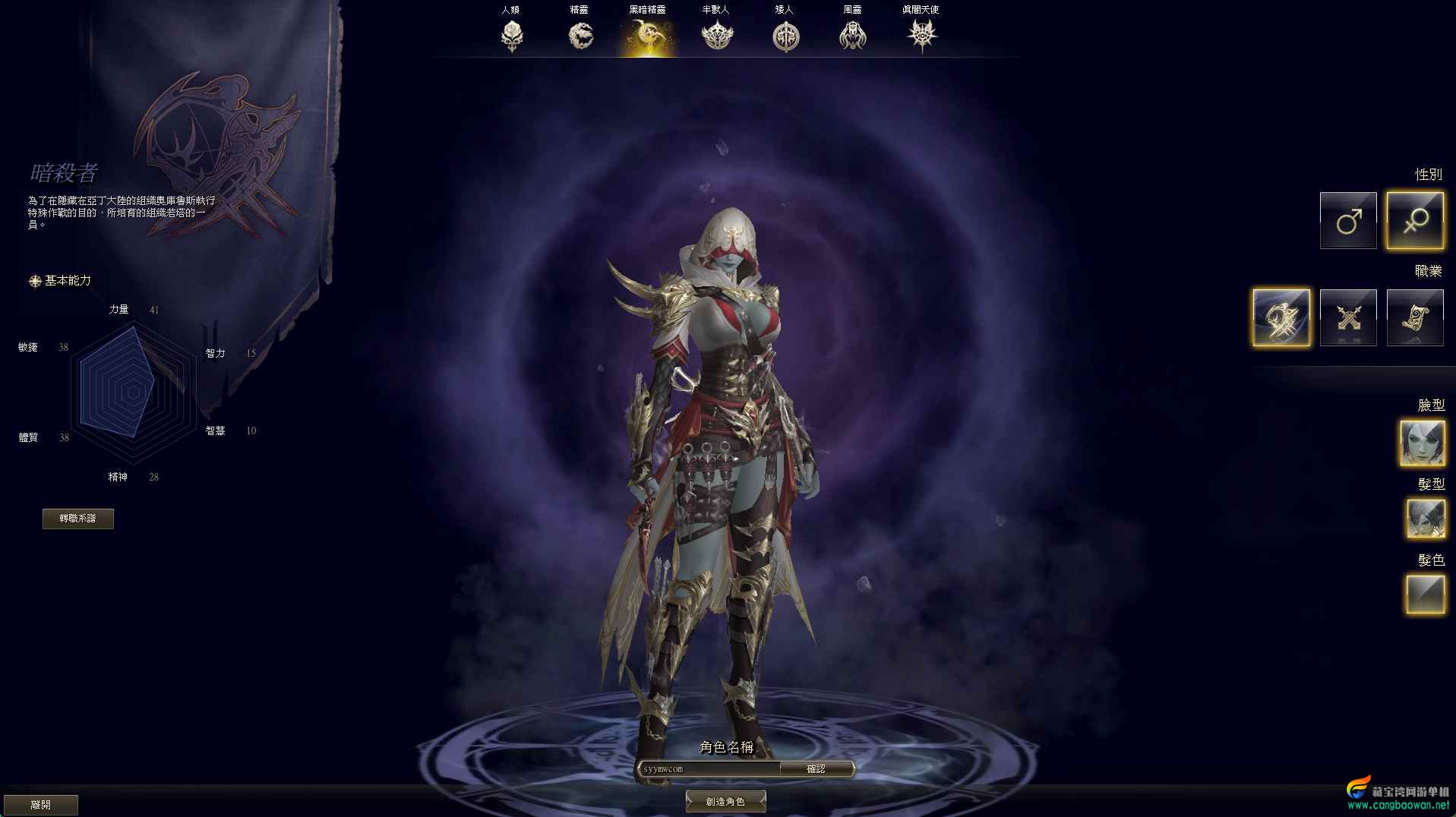
Task: Open the 轉職系譜 class tree
Action: tap(78, 519)
